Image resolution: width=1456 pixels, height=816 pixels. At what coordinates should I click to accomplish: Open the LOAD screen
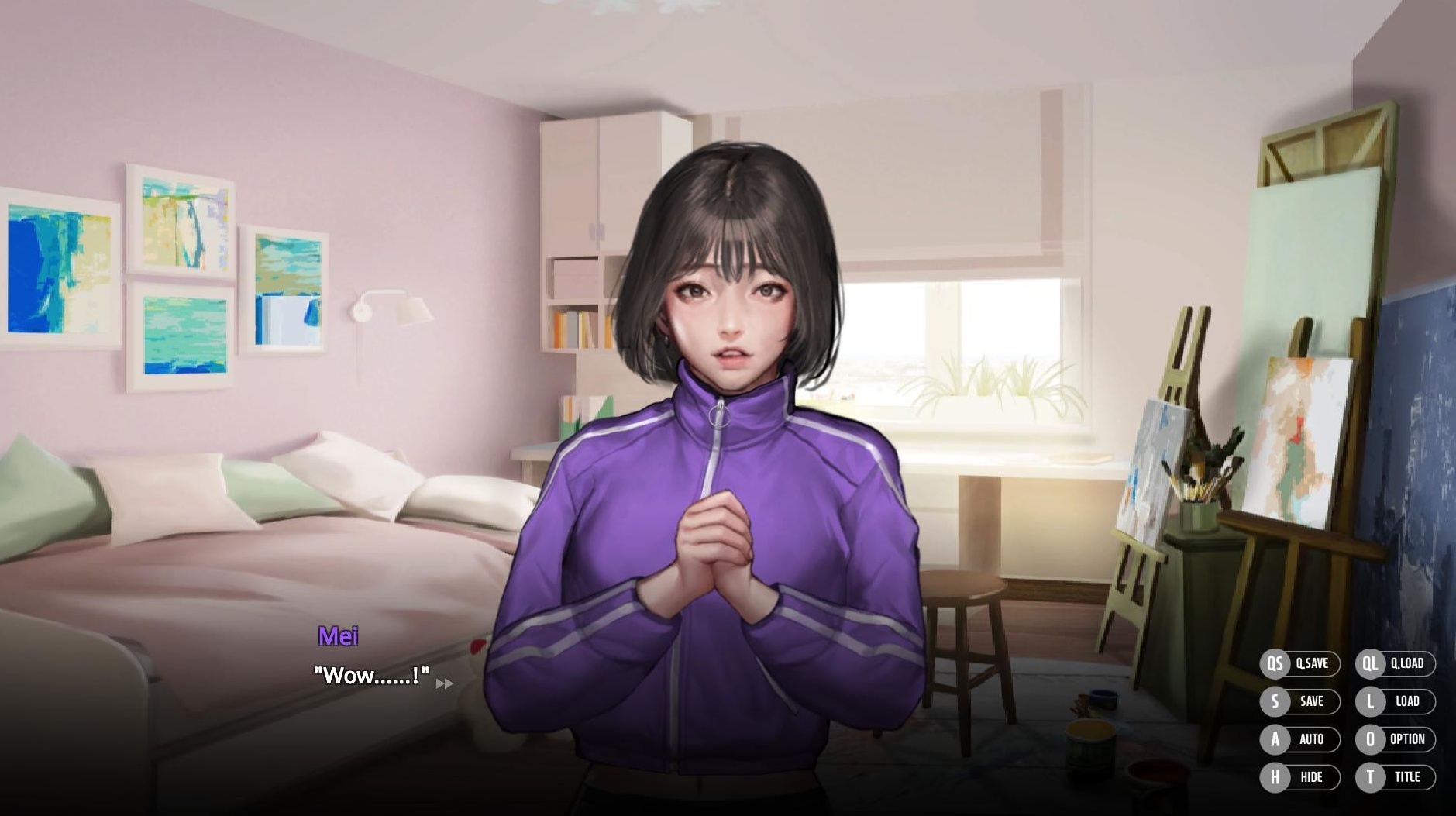(x=1408, y=702)
